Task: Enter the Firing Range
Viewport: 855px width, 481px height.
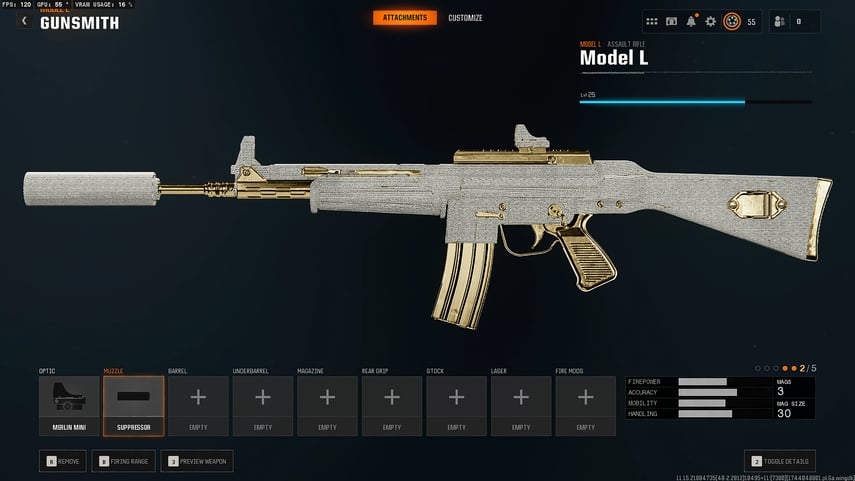Action: tap(124, 462)
